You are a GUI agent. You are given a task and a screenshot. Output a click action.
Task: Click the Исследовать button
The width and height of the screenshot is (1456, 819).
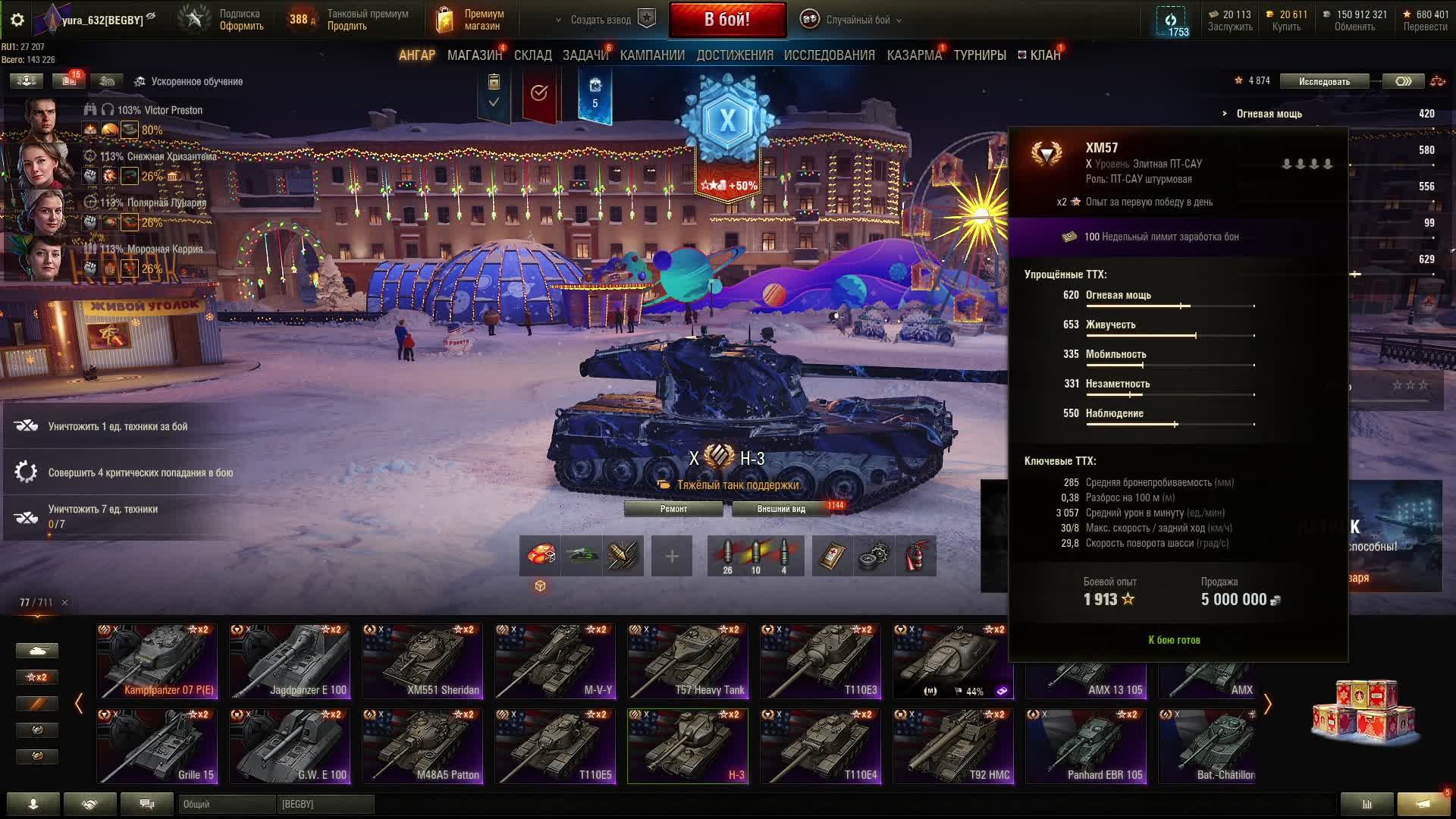pyautogui.click(x=1324, y=81)
